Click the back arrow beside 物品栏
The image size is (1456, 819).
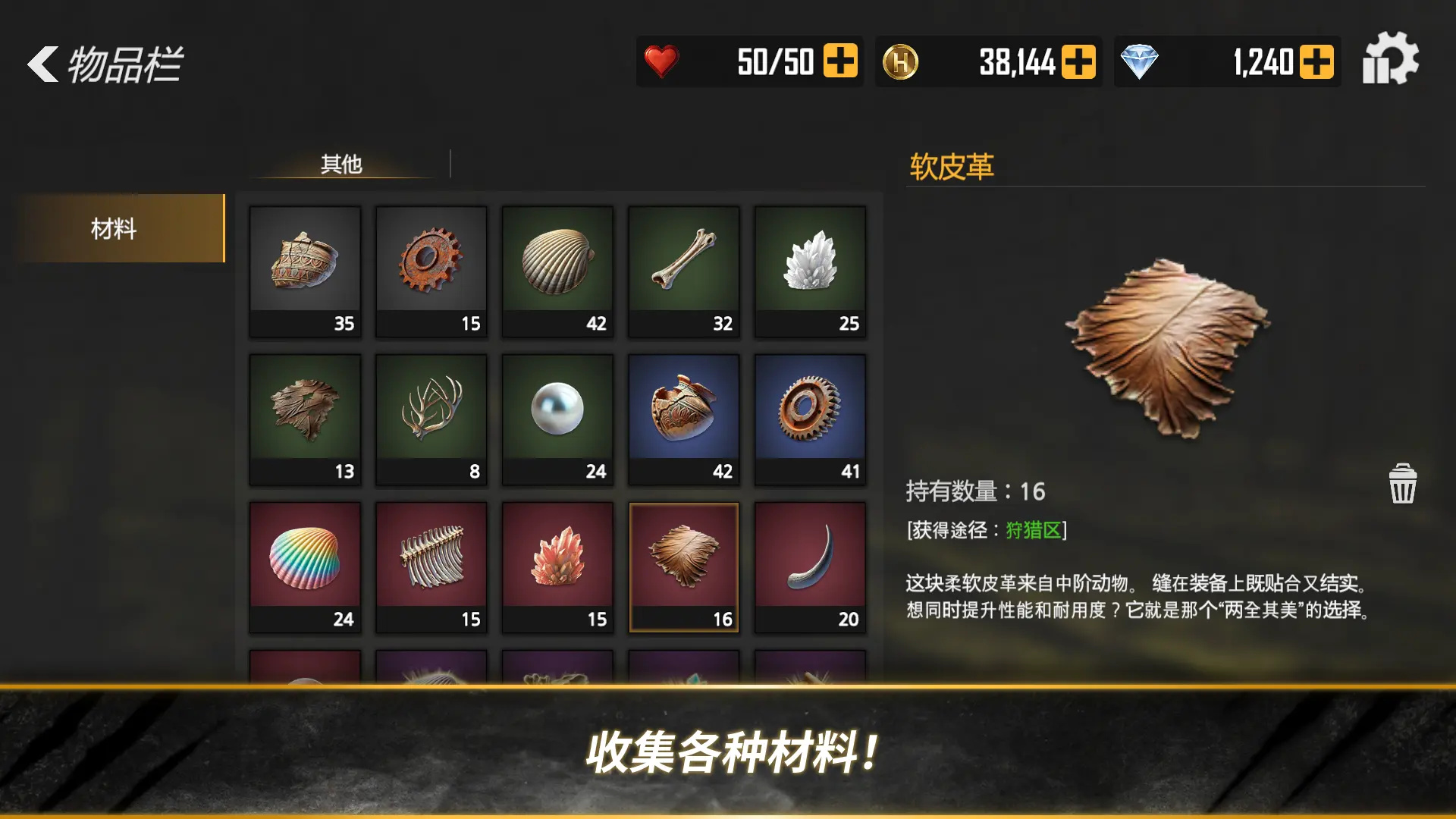tap(42, 67)
